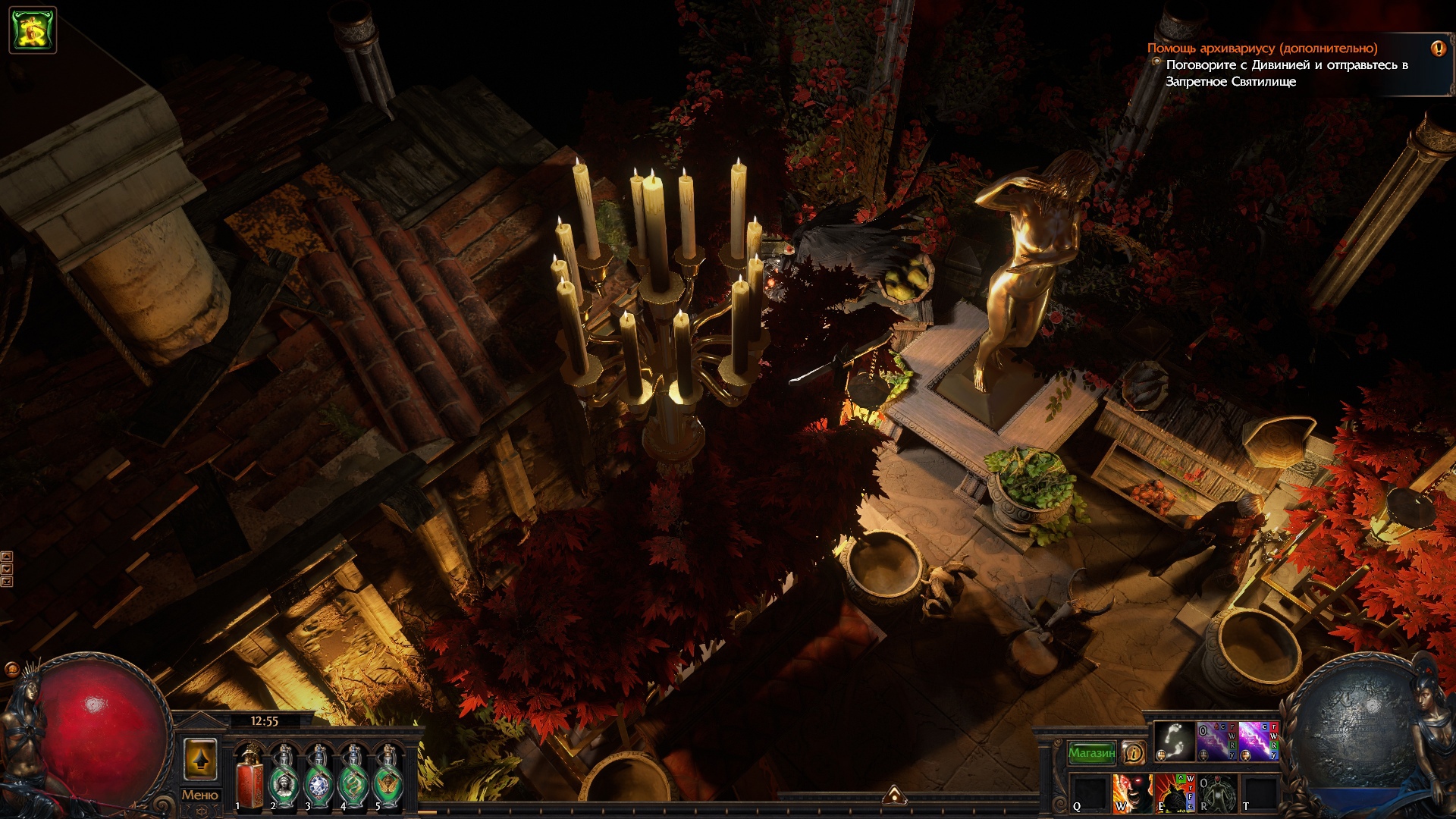Image resolution: width=1456 pixels, height=819 pixels.
Task: Select the glowing human figure skill on R
Action: 1216,793
